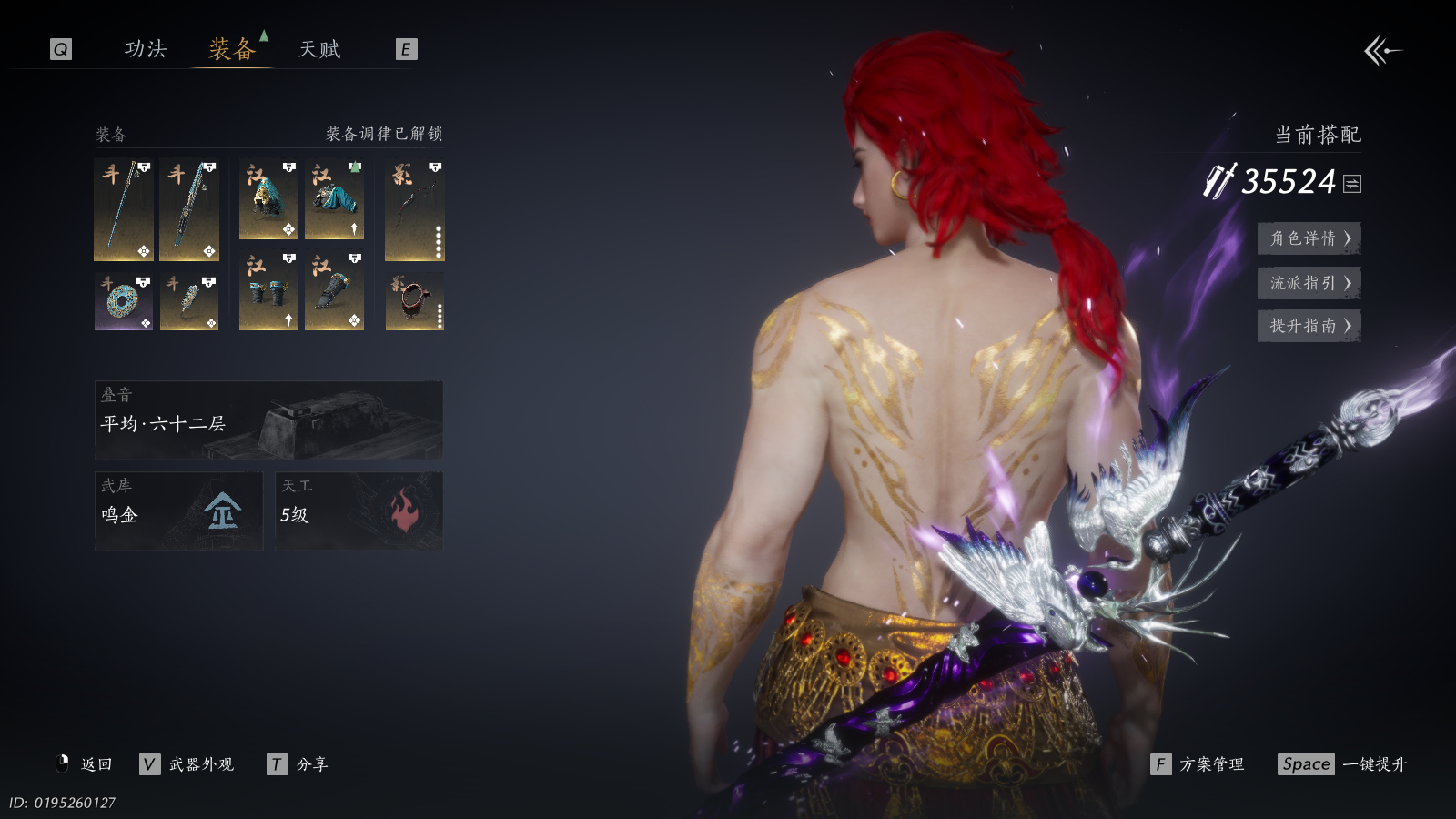Screen dimensions: 1456x819
Task: Toggle the icon beside power score 35524
Action: coord(1353,184)
